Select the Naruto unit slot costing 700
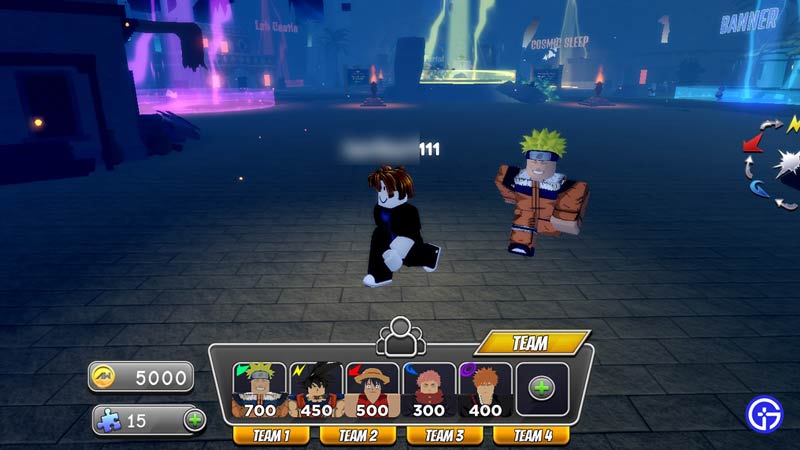Image resolution: width=800 pixels, height=450 pixels. pos(259,389)
